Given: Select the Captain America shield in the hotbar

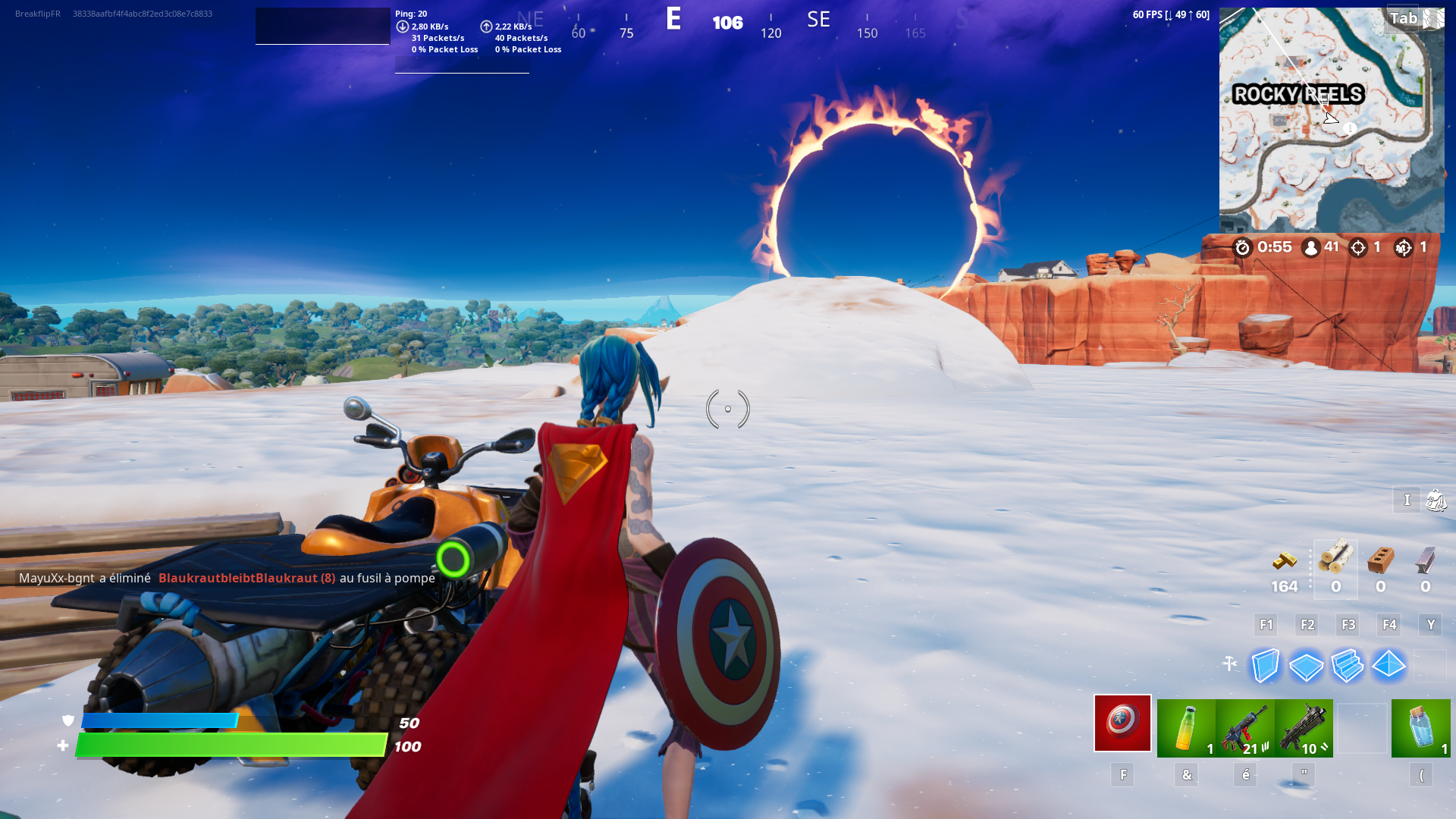Looking at the screenshot, I should tap(1122, 724).
